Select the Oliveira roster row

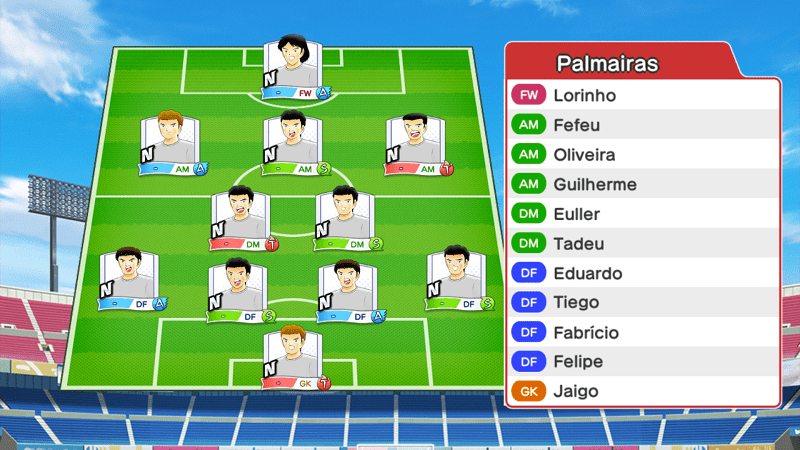(642, 155)
